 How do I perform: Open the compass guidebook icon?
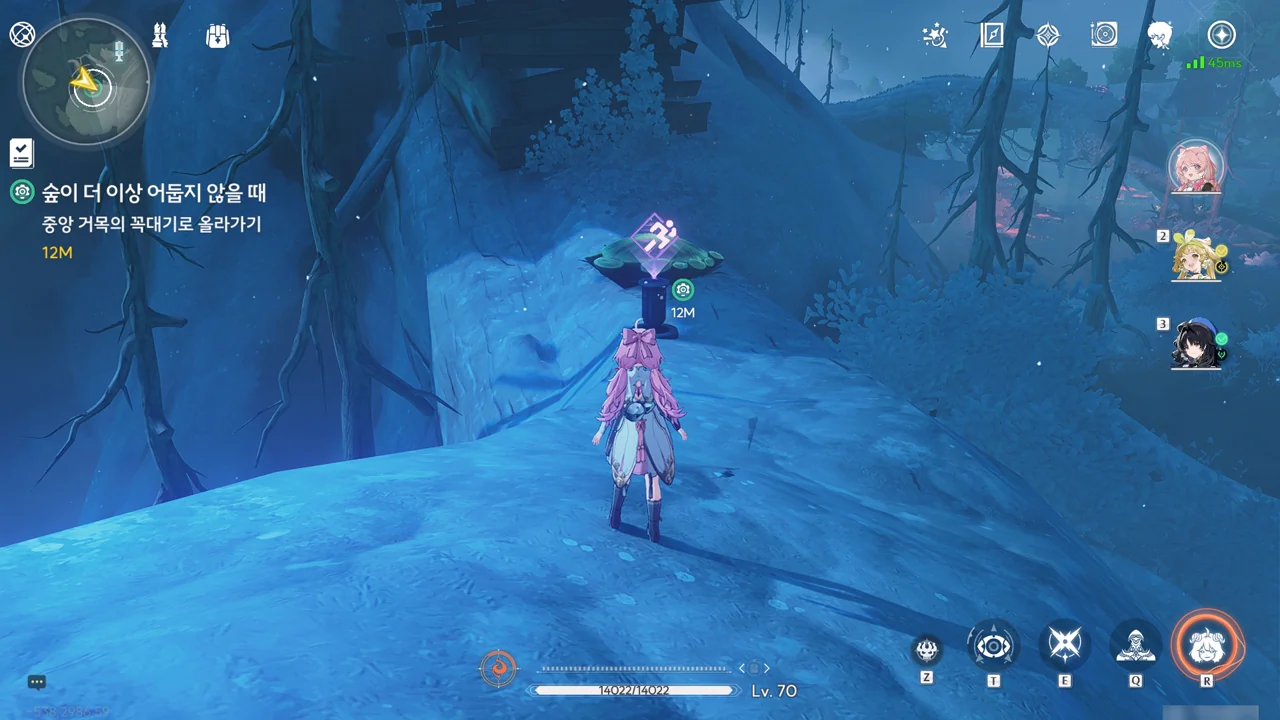coord(991,36)
